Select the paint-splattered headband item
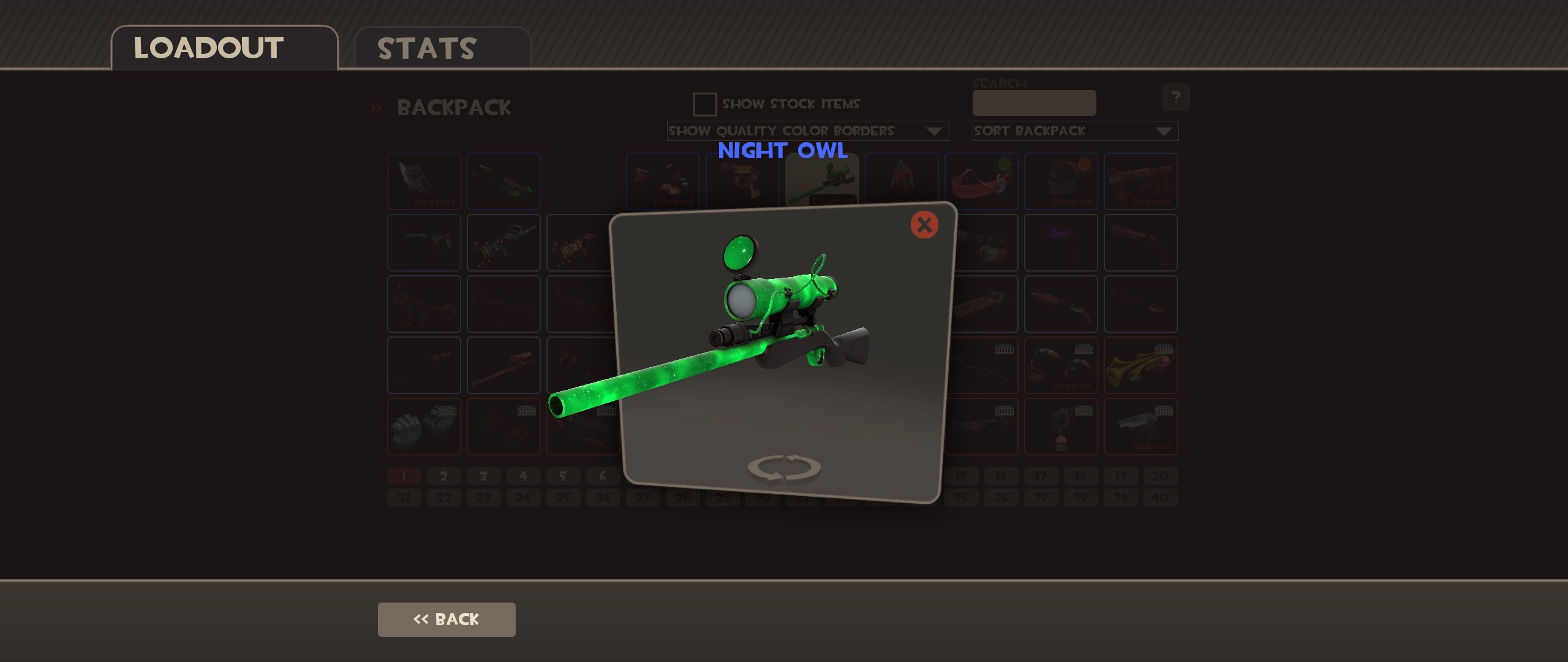 tap(981, 181)
